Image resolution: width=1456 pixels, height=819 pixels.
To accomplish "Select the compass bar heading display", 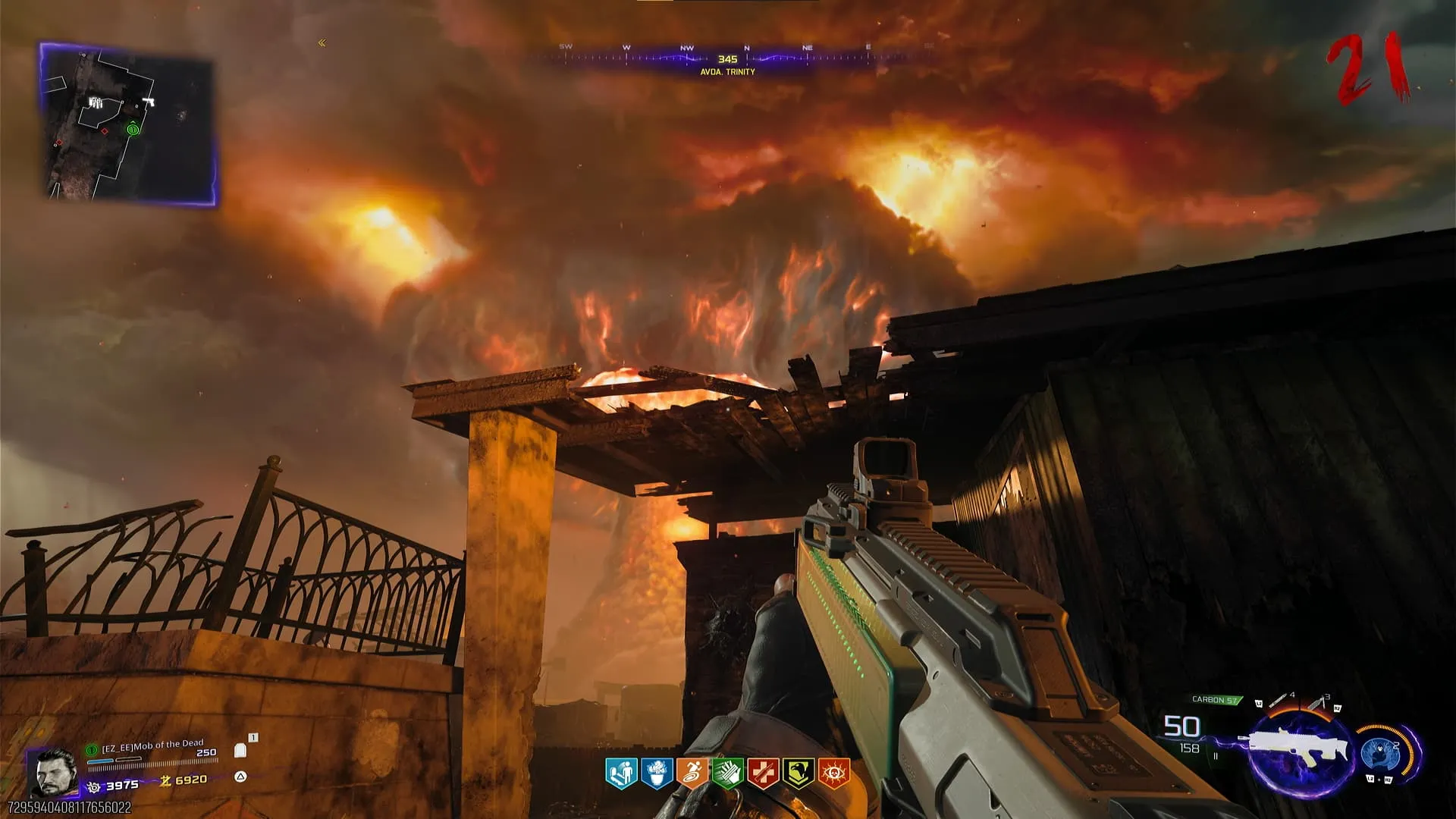I will [727, 59].
